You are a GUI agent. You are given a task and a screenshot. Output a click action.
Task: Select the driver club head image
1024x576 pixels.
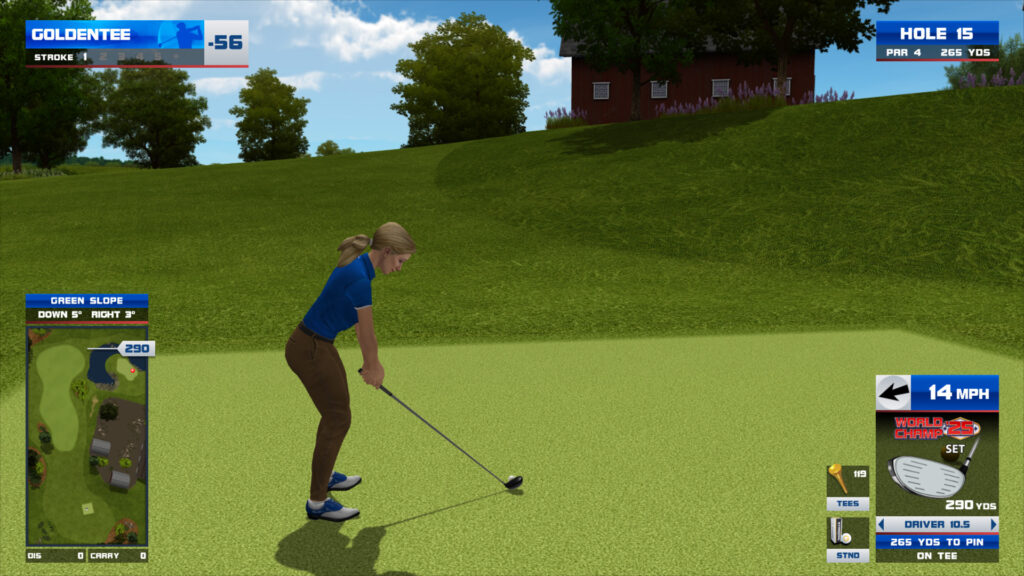[930, 474]
